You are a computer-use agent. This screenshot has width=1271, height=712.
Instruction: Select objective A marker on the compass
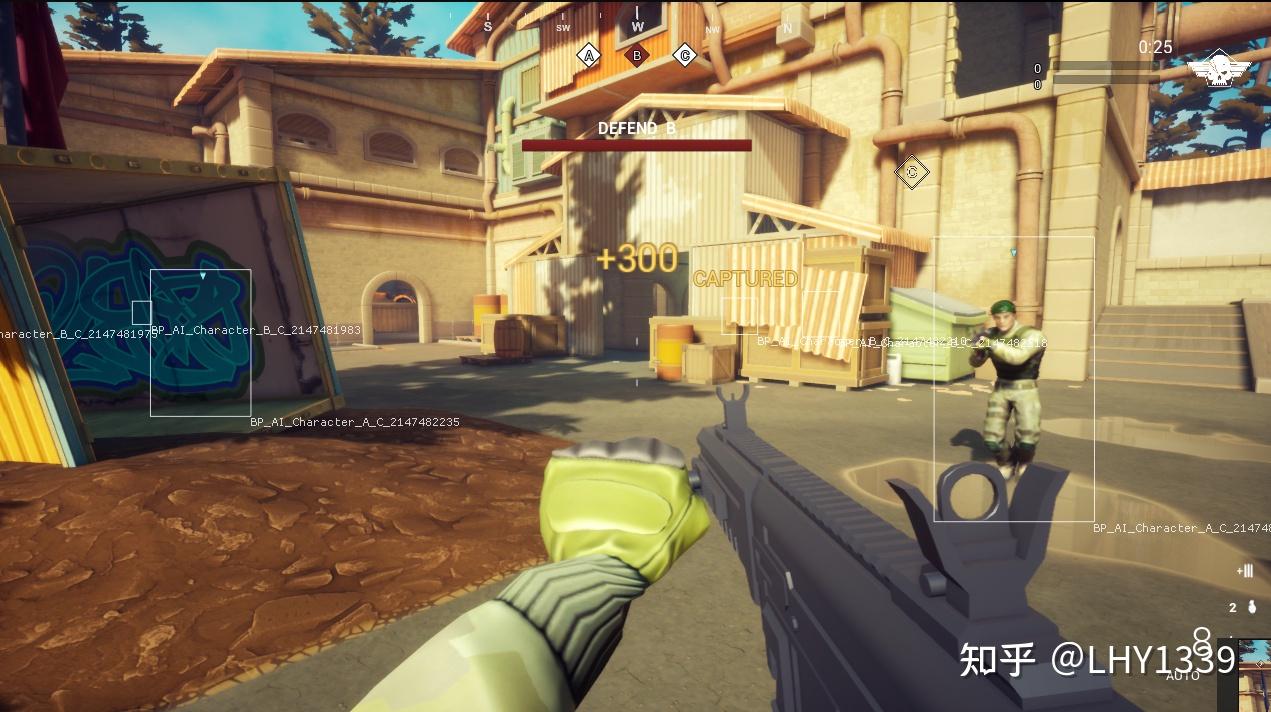pos(588,55)
